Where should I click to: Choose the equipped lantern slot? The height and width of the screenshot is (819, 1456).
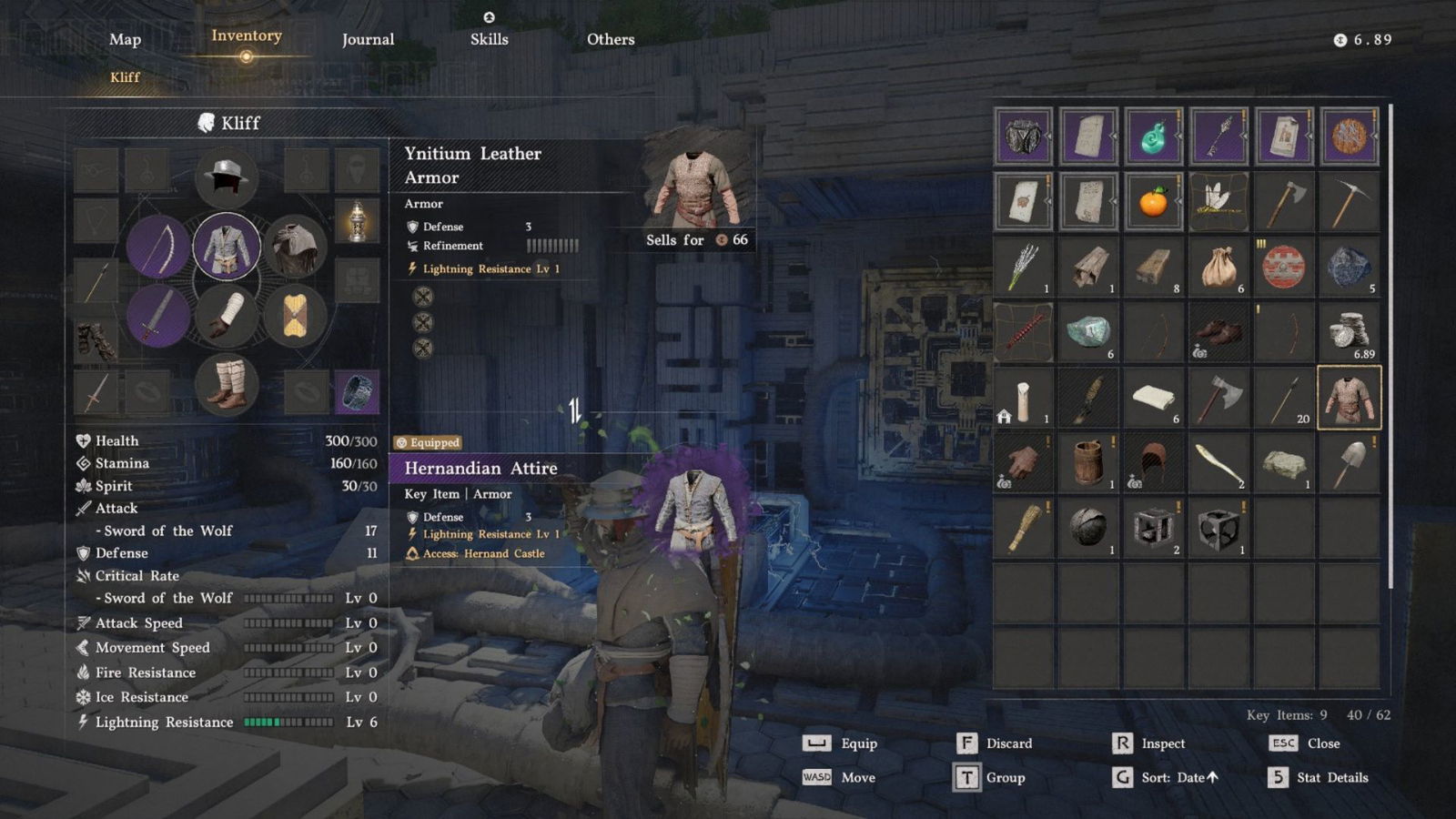tap(357, 220)
